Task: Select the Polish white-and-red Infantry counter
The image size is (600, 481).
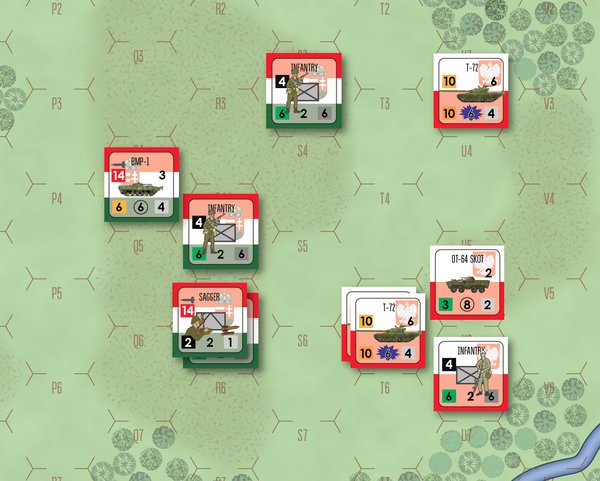Action: 473,374
